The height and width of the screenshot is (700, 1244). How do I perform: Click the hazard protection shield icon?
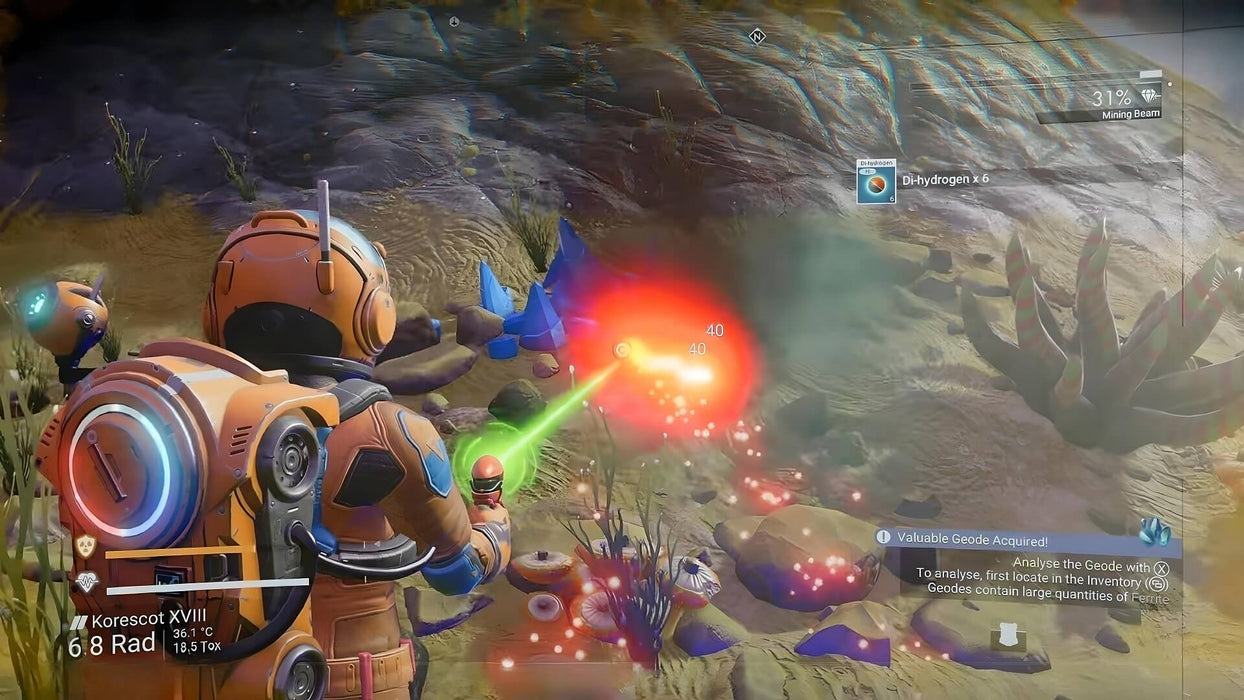86,546
